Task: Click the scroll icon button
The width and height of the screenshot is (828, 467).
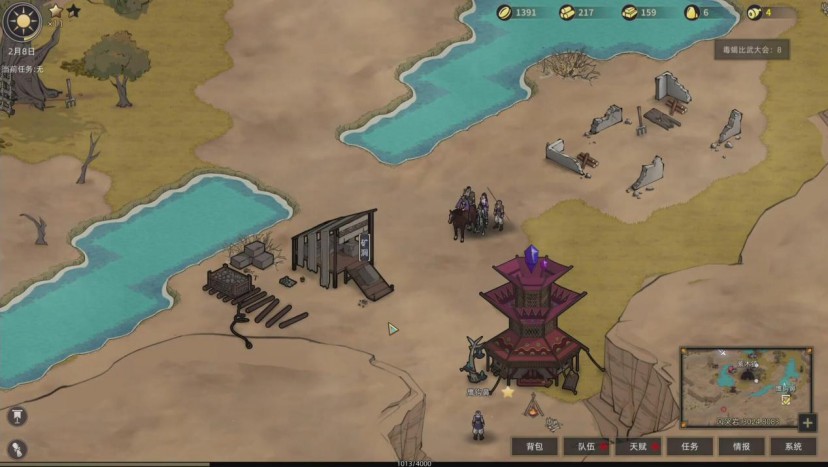Action: pyautogui.click(x=17, y=449)
